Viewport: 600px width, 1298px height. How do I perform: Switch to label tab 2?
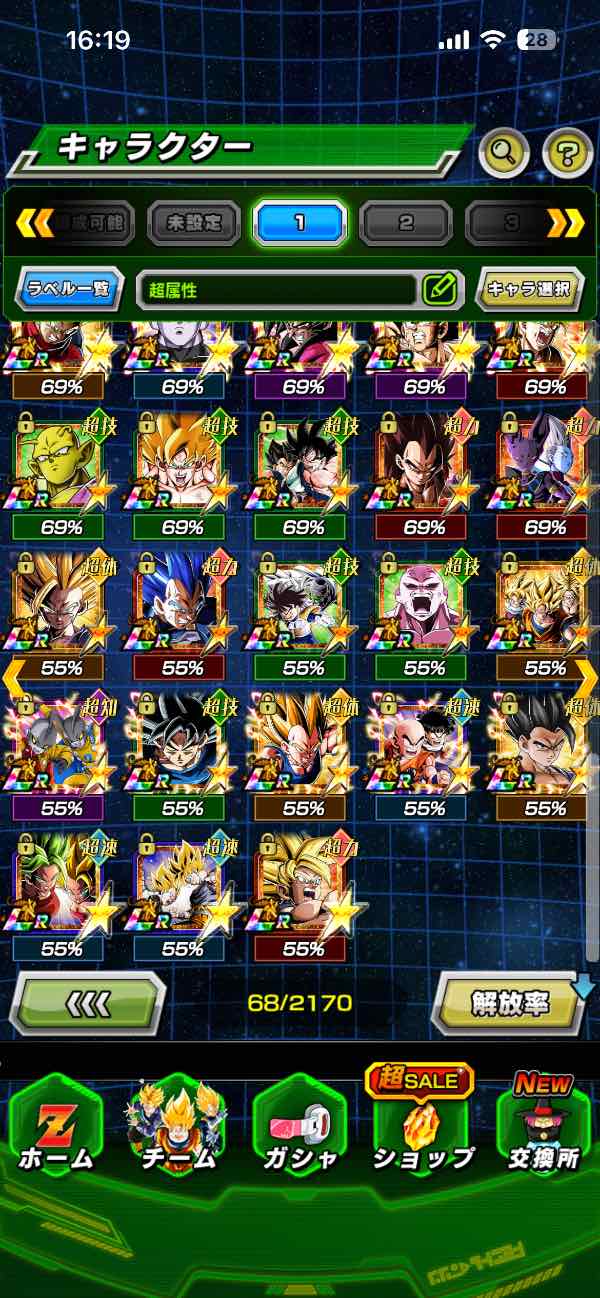coord(406,223)
